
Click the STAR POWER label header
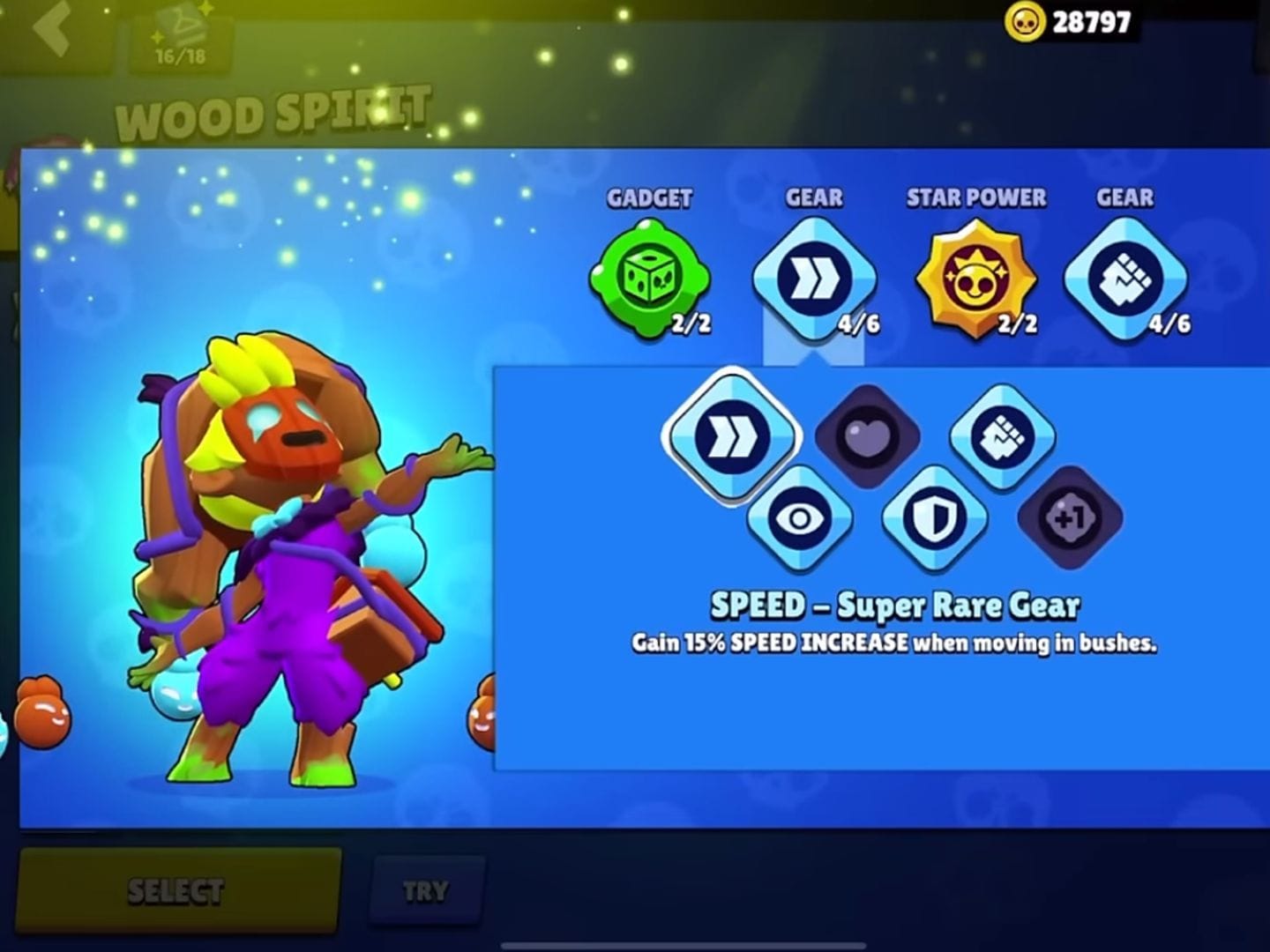click(x=976, y=197)
